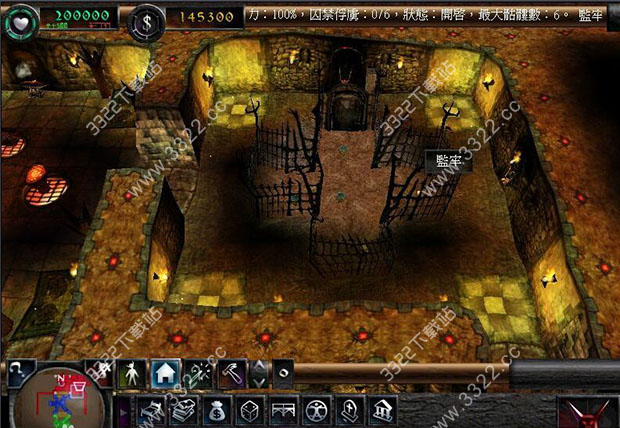Pick the casino room with dice icon
620x428 pixels.
point(250,410)
